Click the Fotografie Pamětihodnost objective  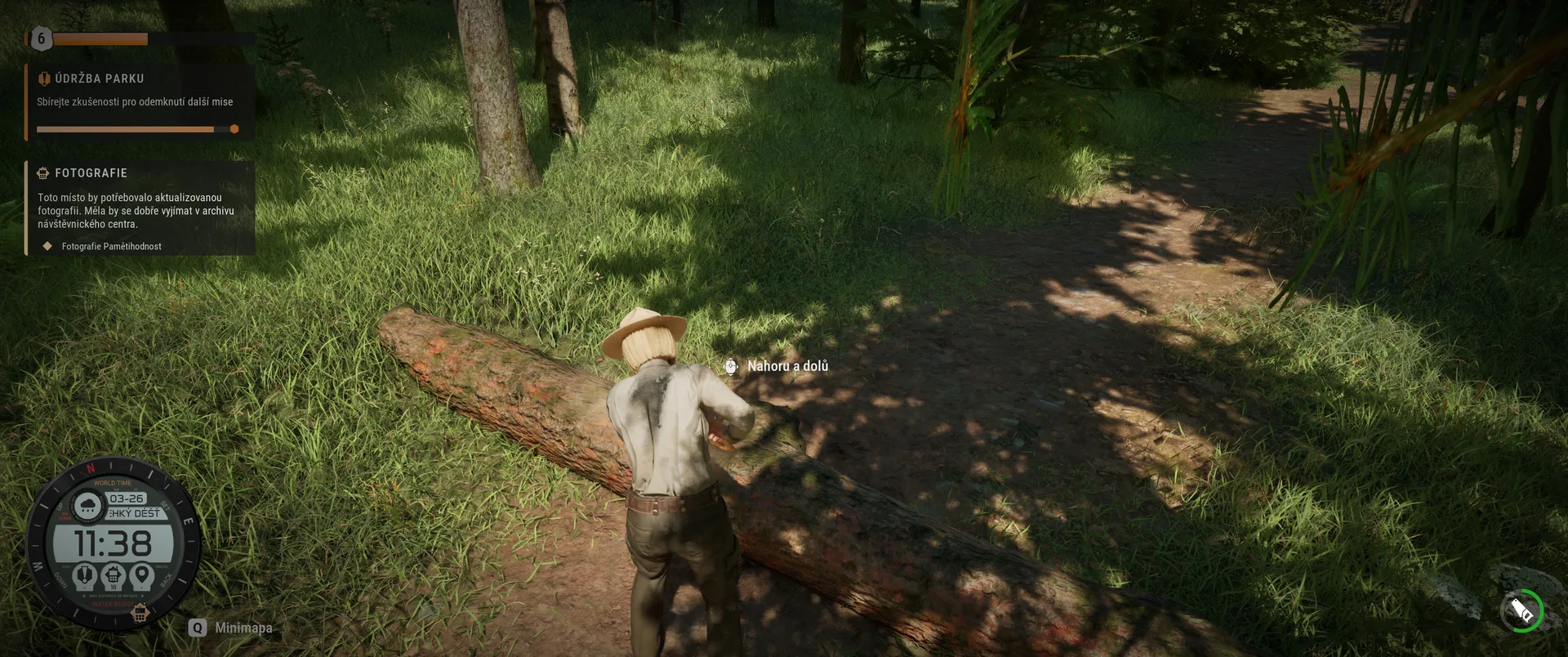(x=111, y=246)
